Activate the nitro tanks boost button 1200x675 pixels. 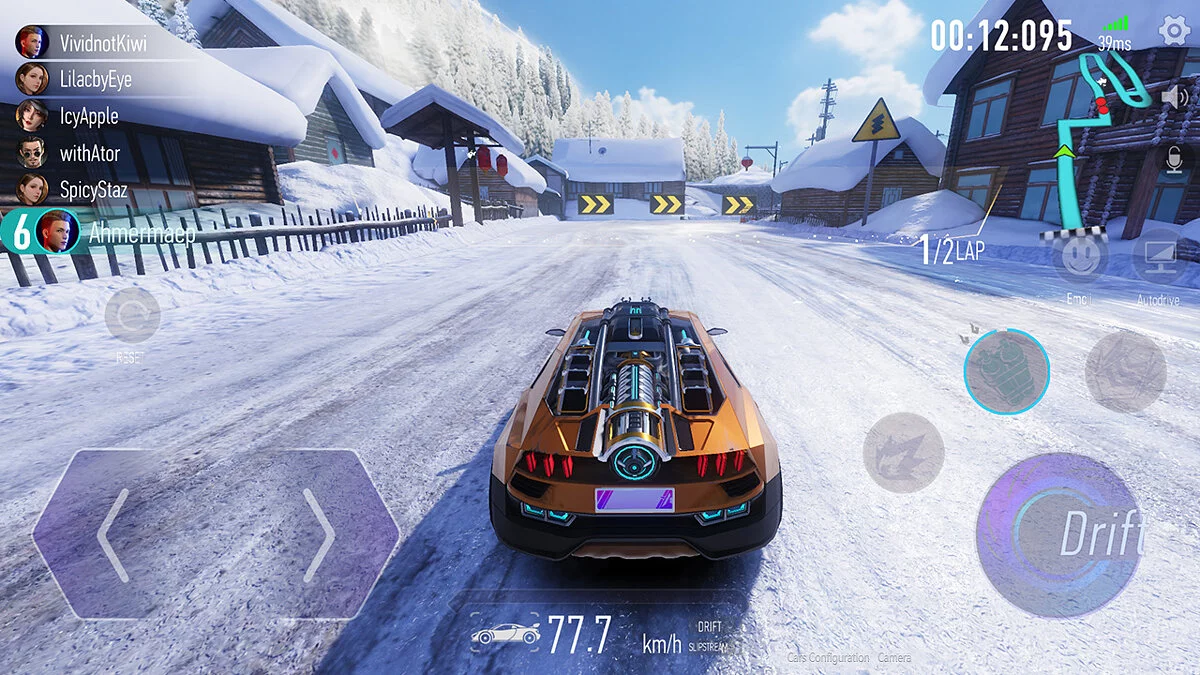tap(1006, 372)
